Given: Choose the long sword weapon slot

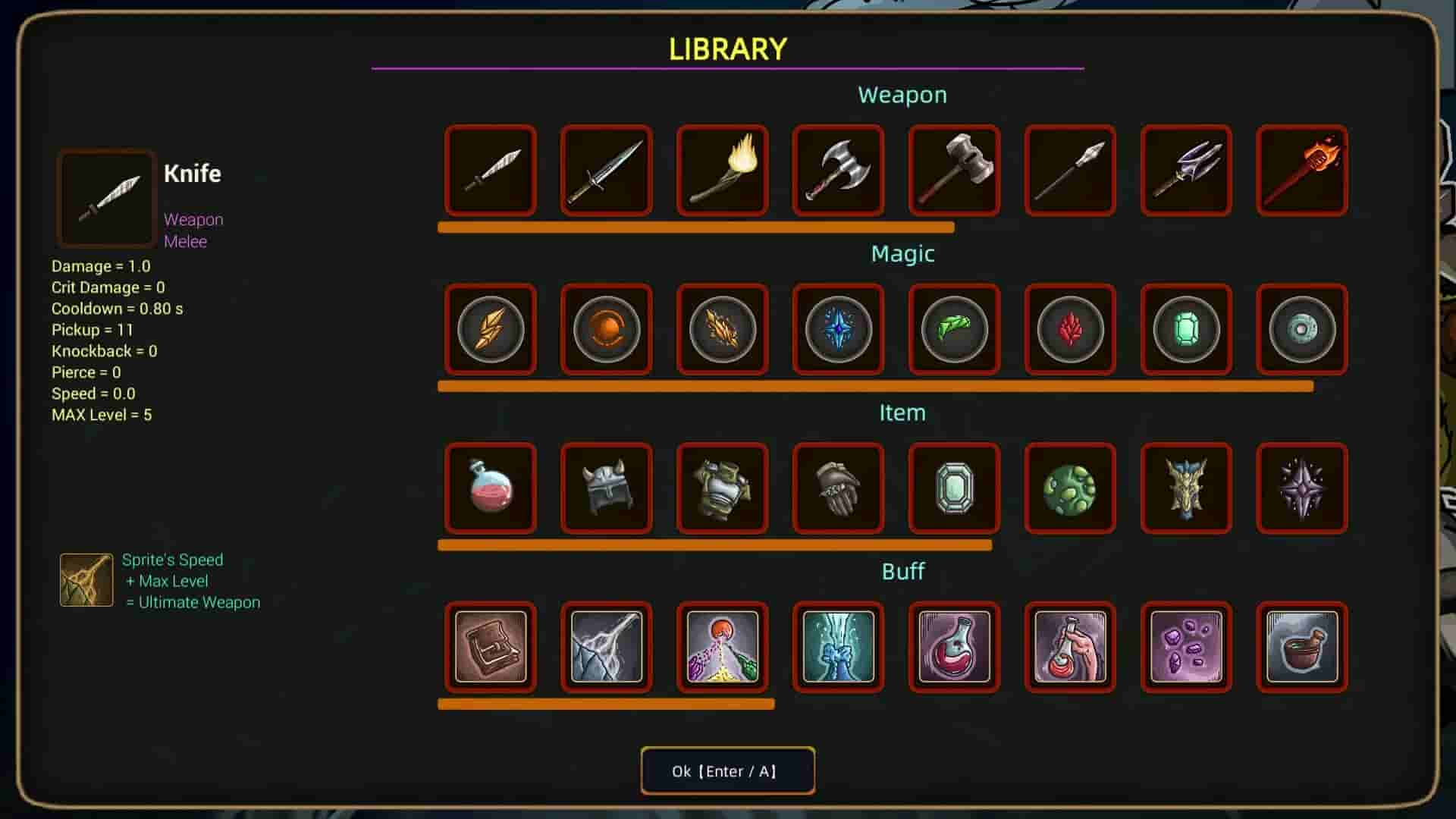Looking at the screenshot, I should pos(607,171).
